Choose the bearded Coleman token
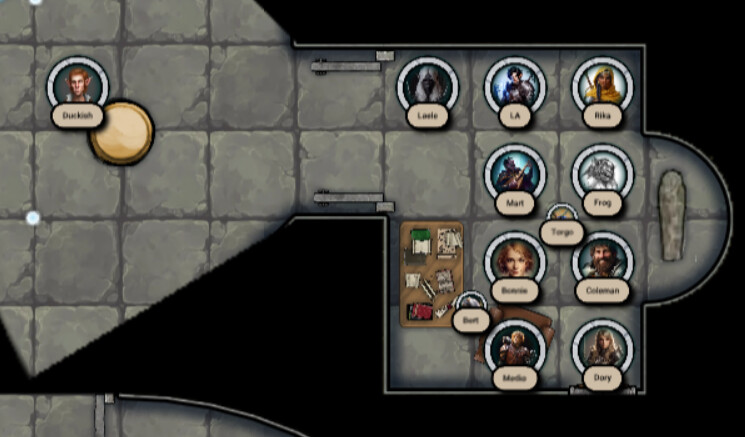Image resolution: width=745 pixels, height=437 pixels. tap(602, 262)
